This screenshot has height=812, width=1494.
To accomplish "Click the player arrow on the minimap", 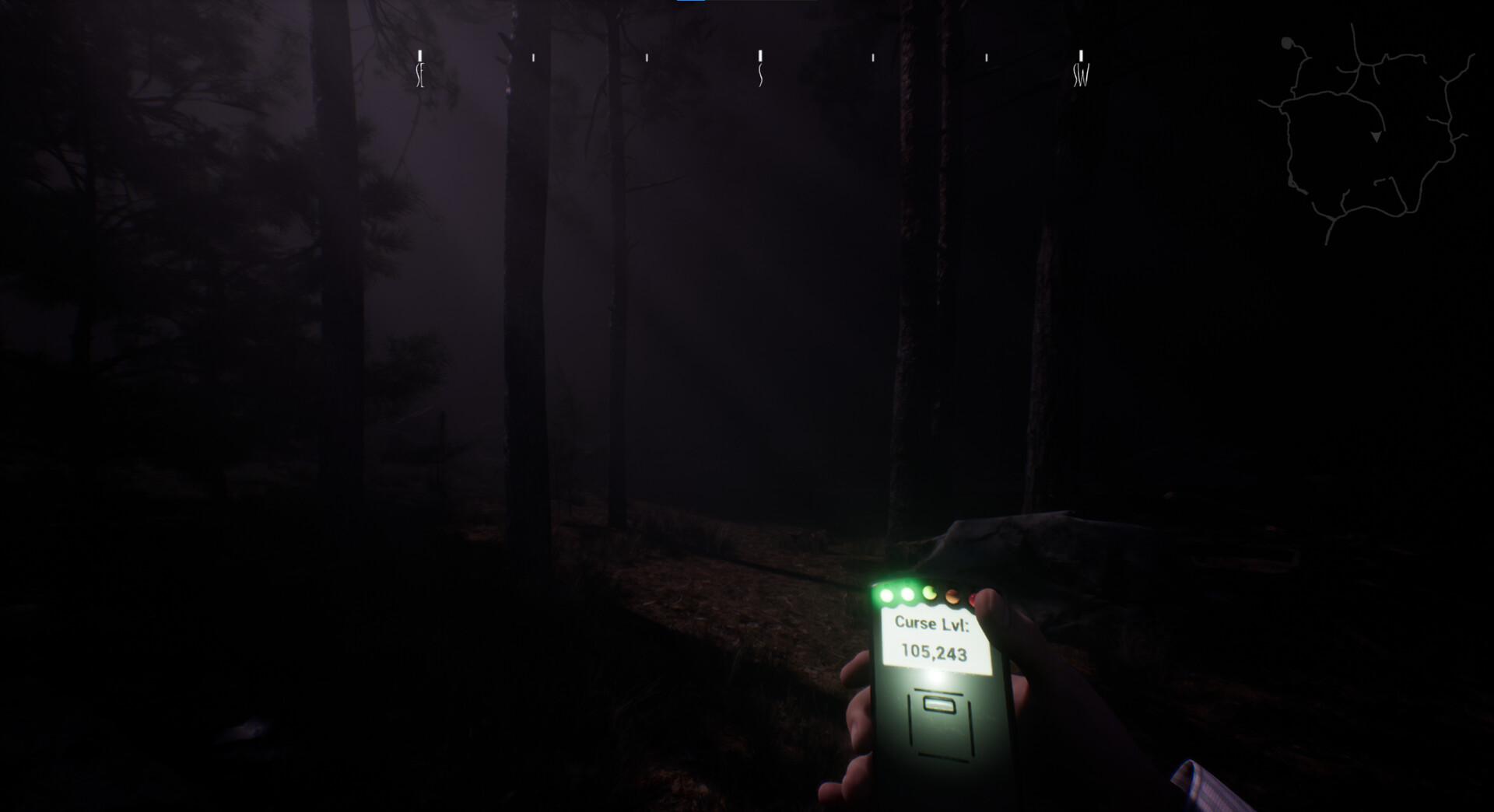I will coord(1377,137).
